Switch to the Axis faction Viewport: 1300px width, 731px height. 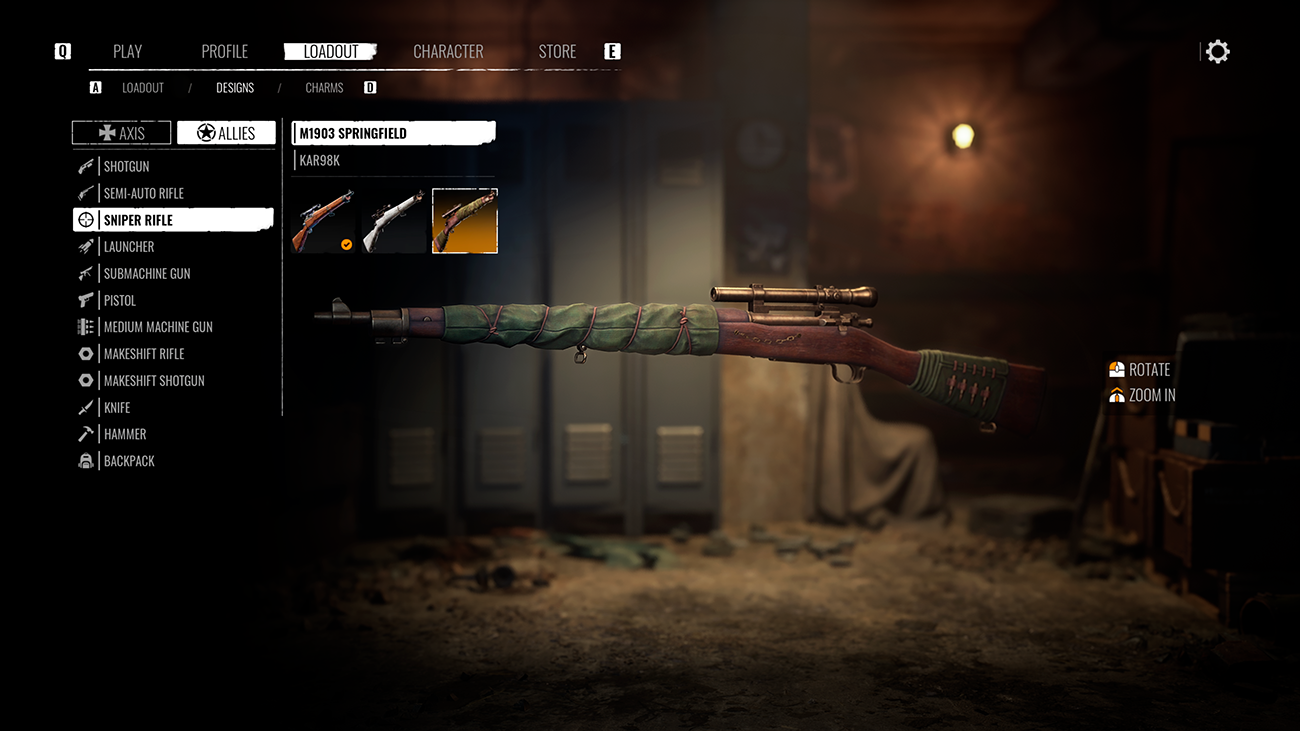pos(120,132)
